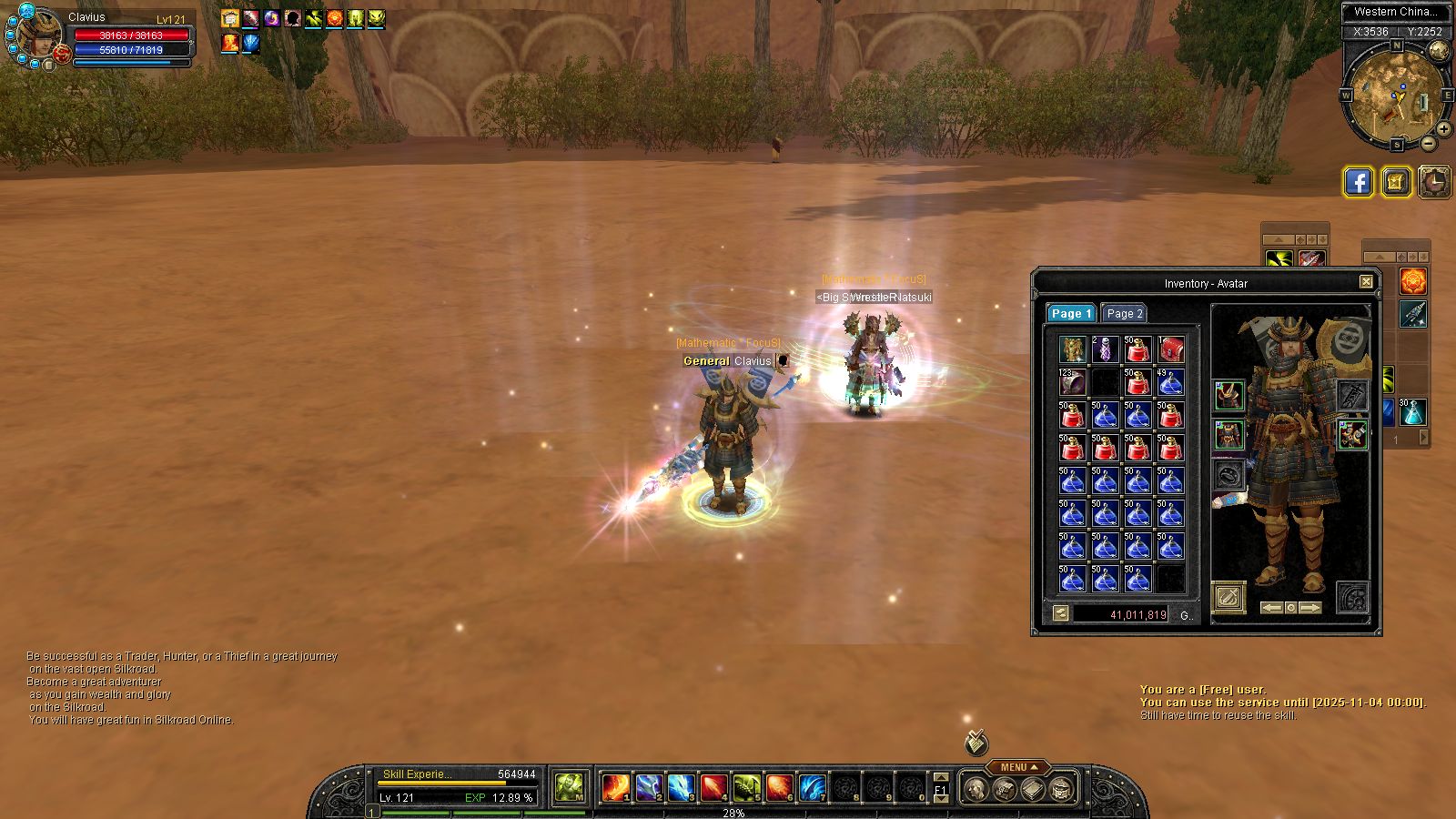Close the Inventory - Avatar window
The width and height of the screenshot is (1456, 819).
click(1366, 282)
